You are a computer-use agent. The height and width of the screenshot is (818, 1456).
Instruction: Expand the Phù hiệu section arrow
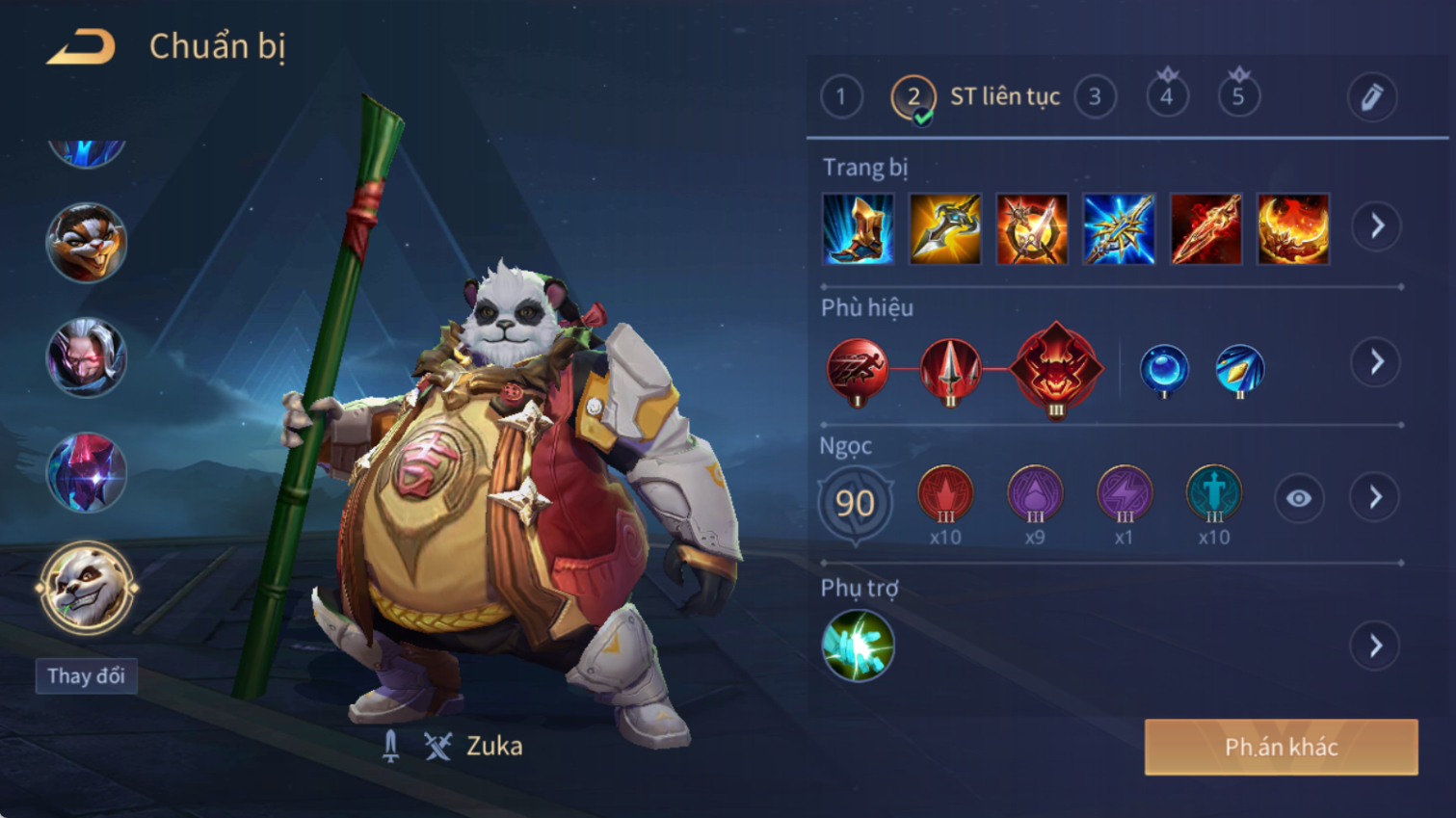point(1376,362)
